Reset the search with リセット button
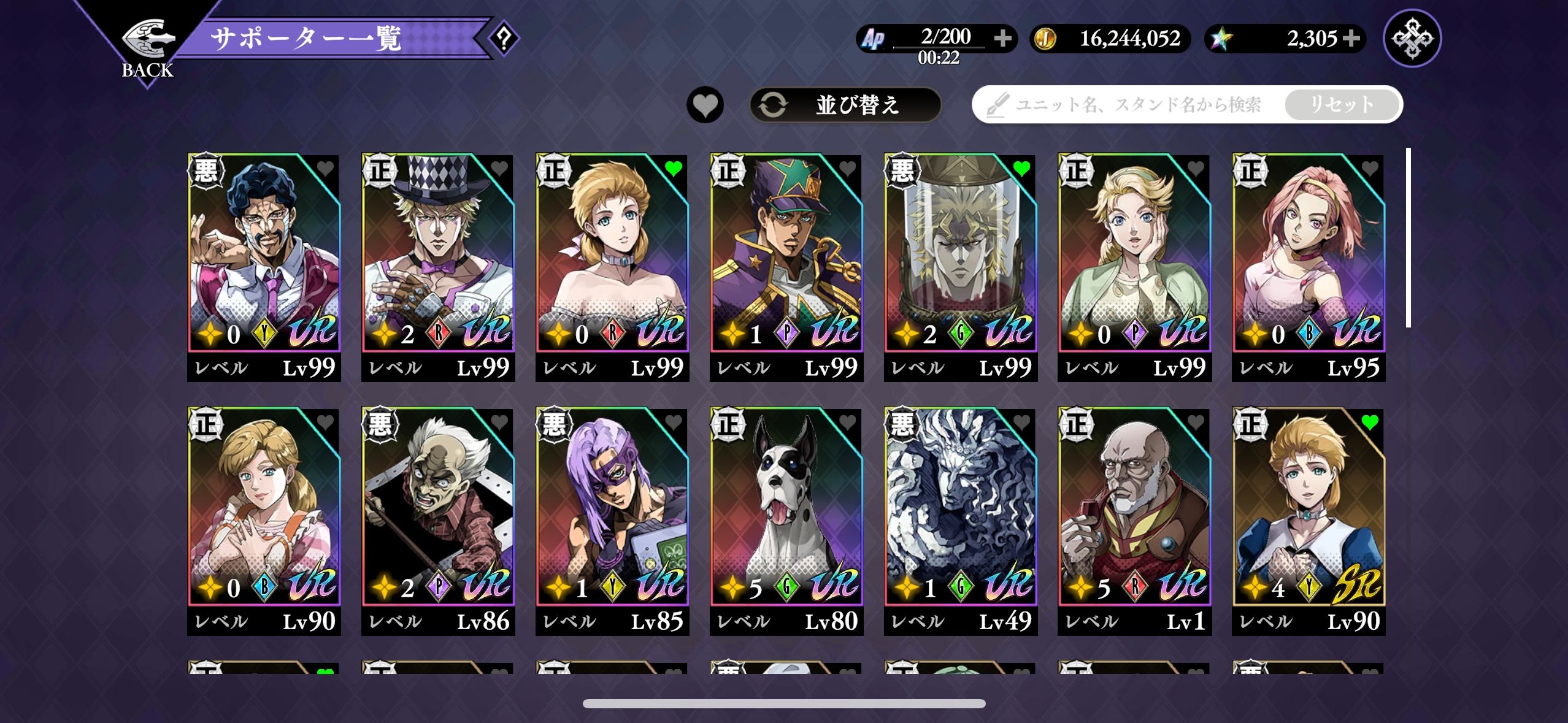The width and height of the screenshot is (1568, 723). (1342, 105)
